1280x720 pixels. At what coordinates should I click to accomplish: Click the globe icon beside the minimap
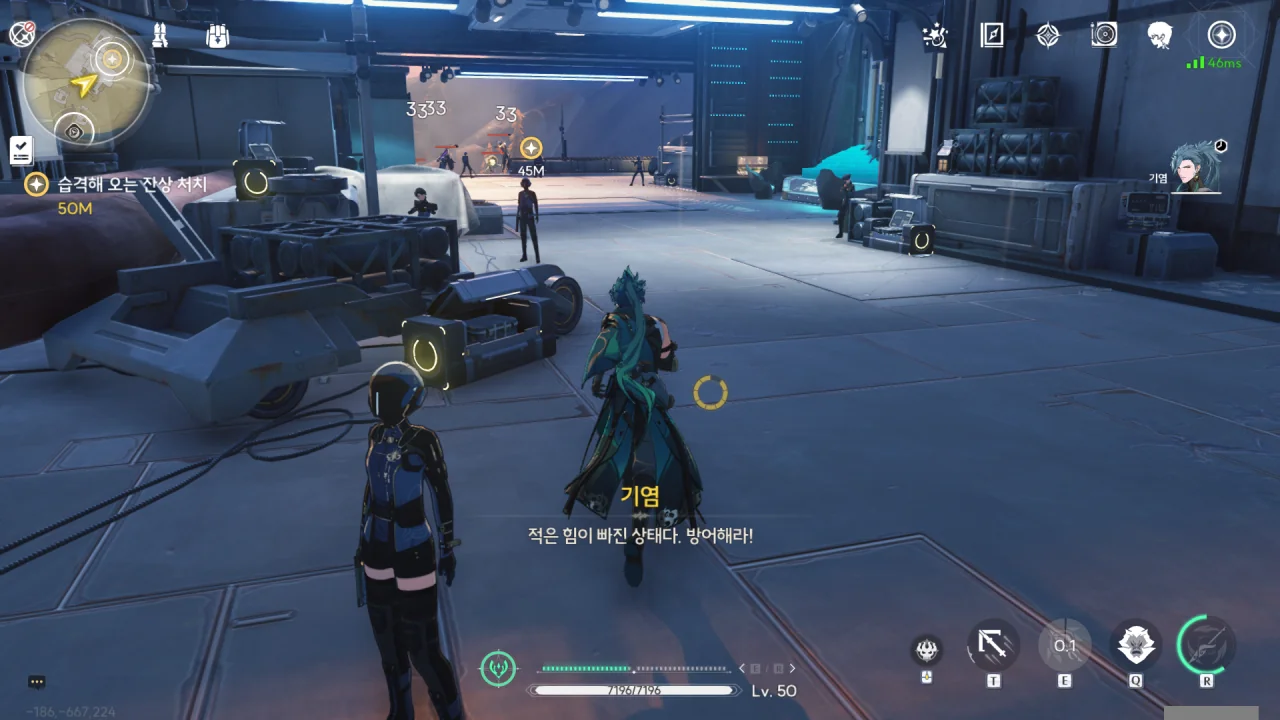tap(21, 34)
